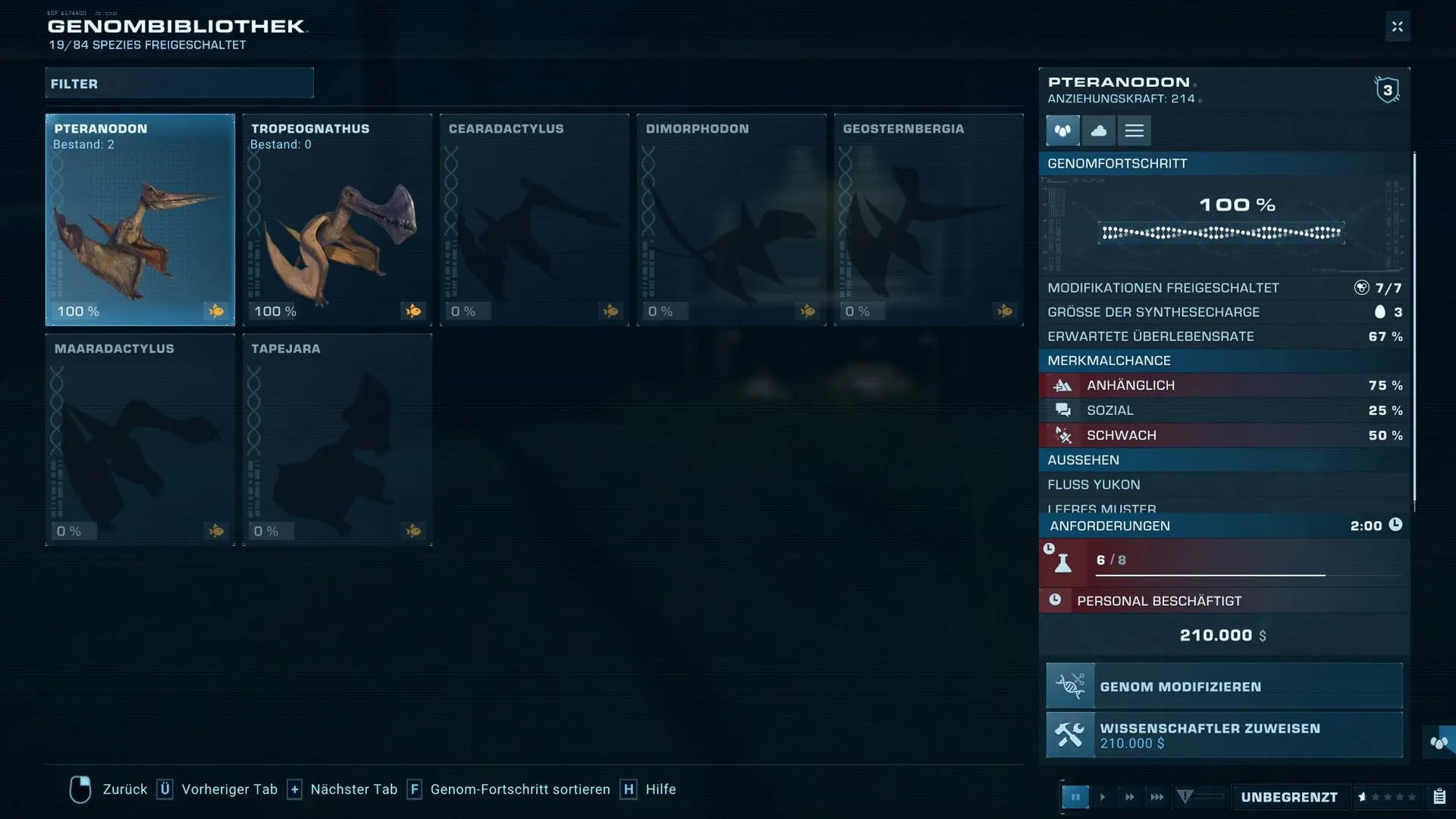Show the list tab with three lines
Image resolution: width=1456 pixels, height=819 pixels.
[x=1134, y=130]
